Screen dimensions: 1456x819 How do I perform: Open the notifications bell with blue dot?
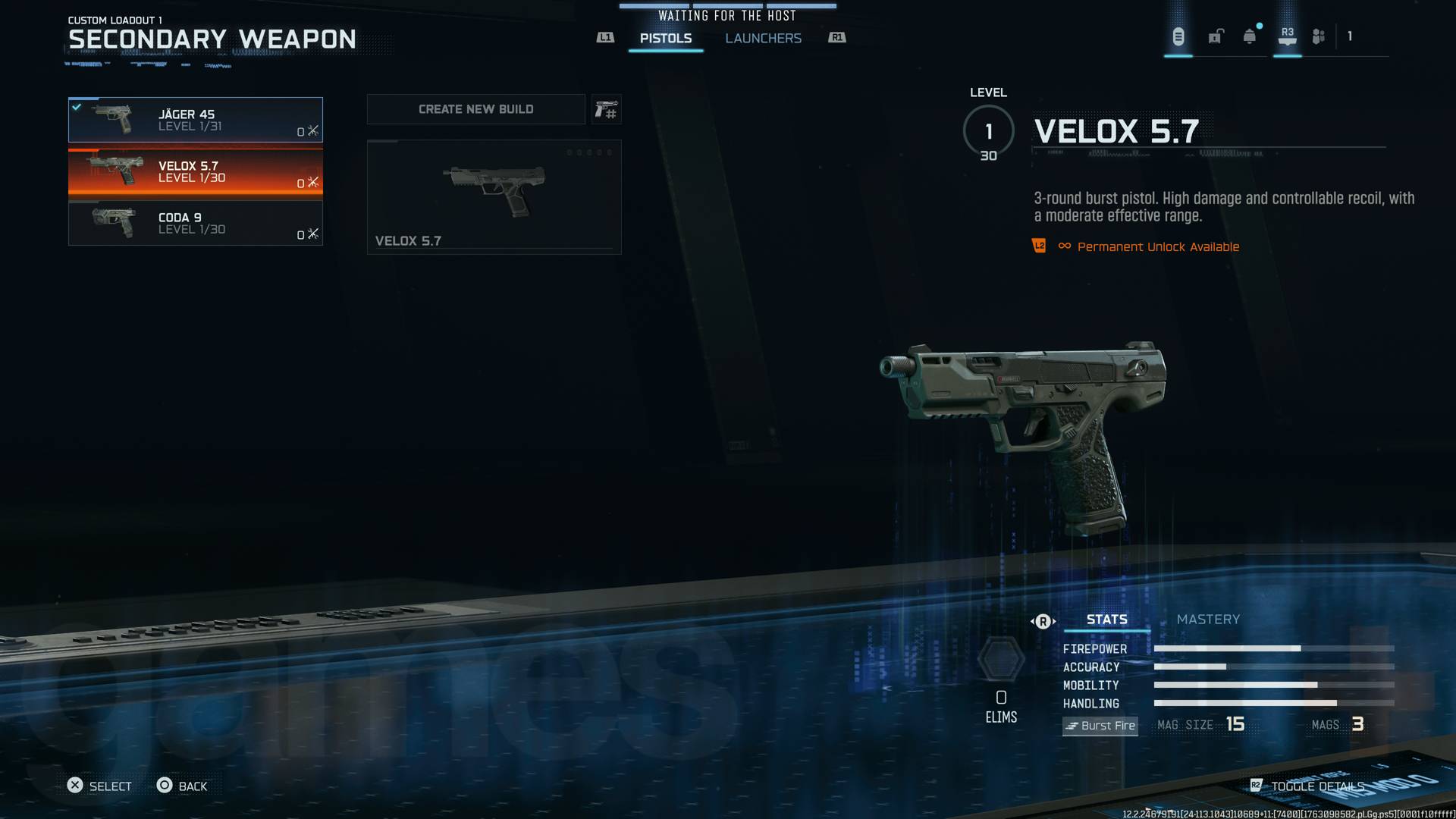point(1250,36)
